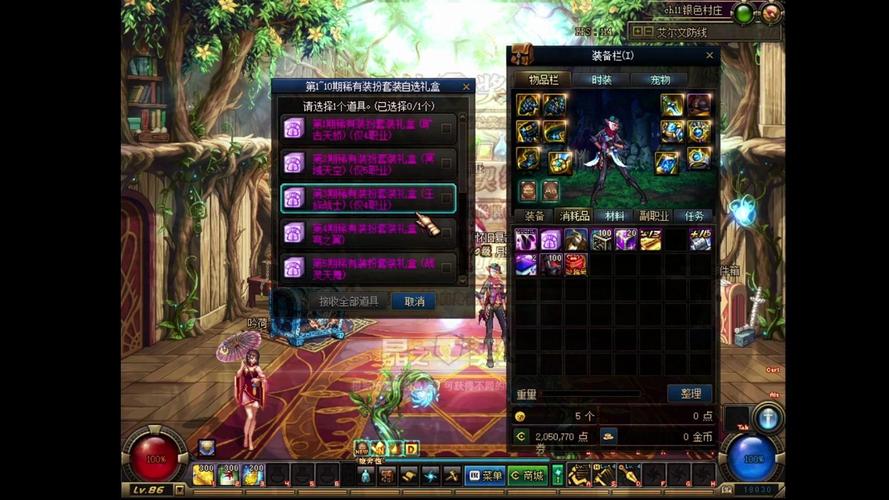Screen dimensions: 889x500
Task: Switch to the 时装 costume tab
Action: (x=600, y=80)
